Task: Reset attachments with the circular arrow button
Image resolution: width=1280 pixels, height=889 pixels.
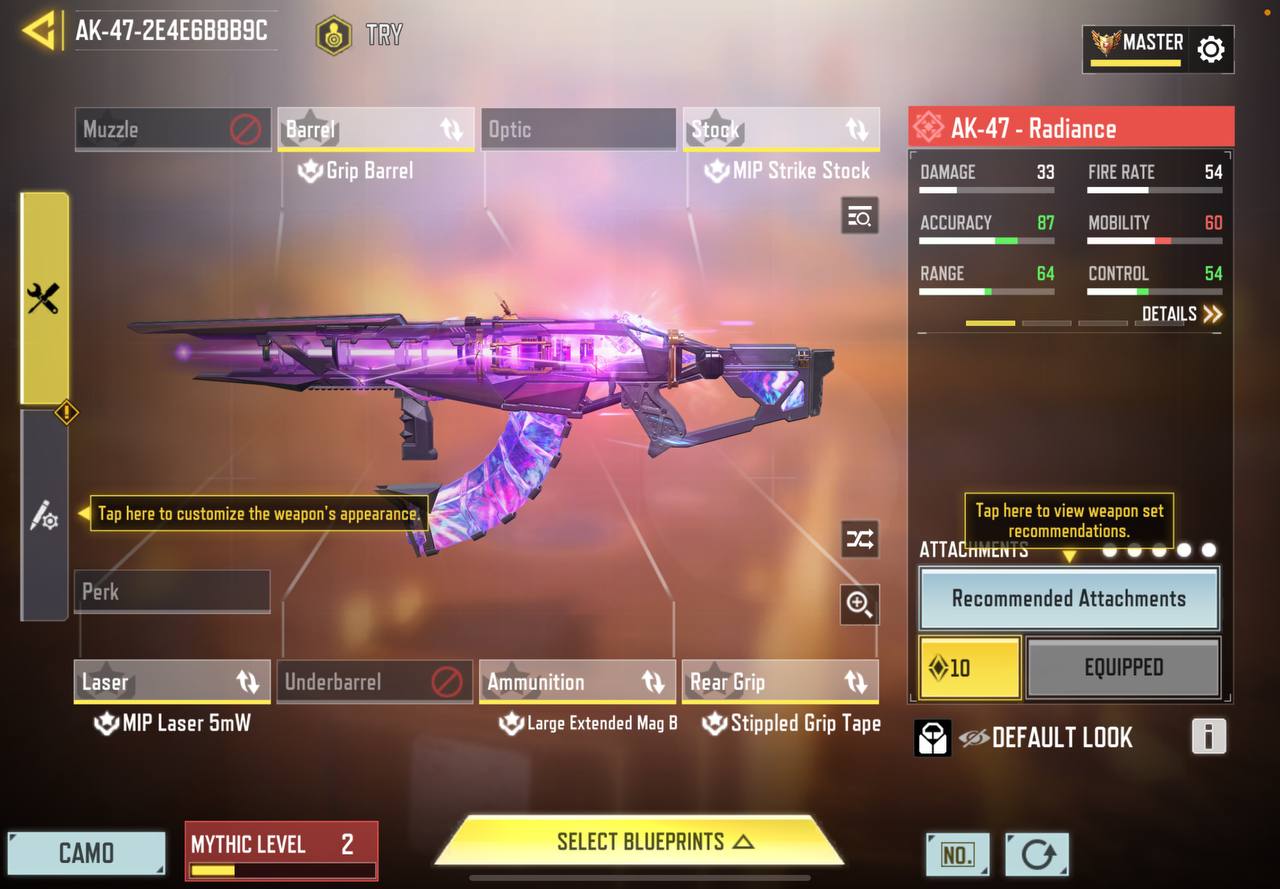Action: click(x=1037, y=855)
